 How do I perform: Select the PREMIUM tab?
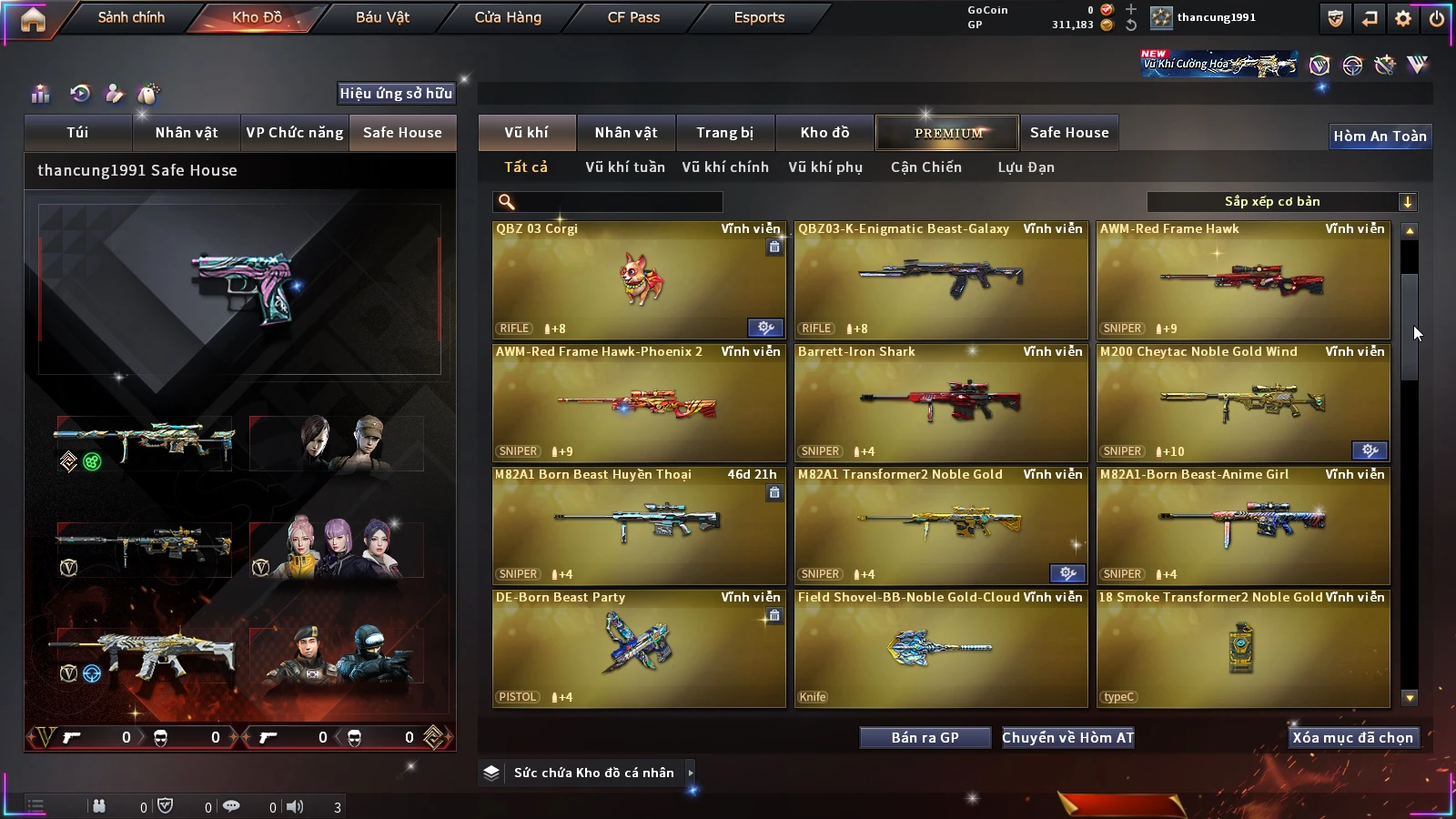[x=948, y=133]
